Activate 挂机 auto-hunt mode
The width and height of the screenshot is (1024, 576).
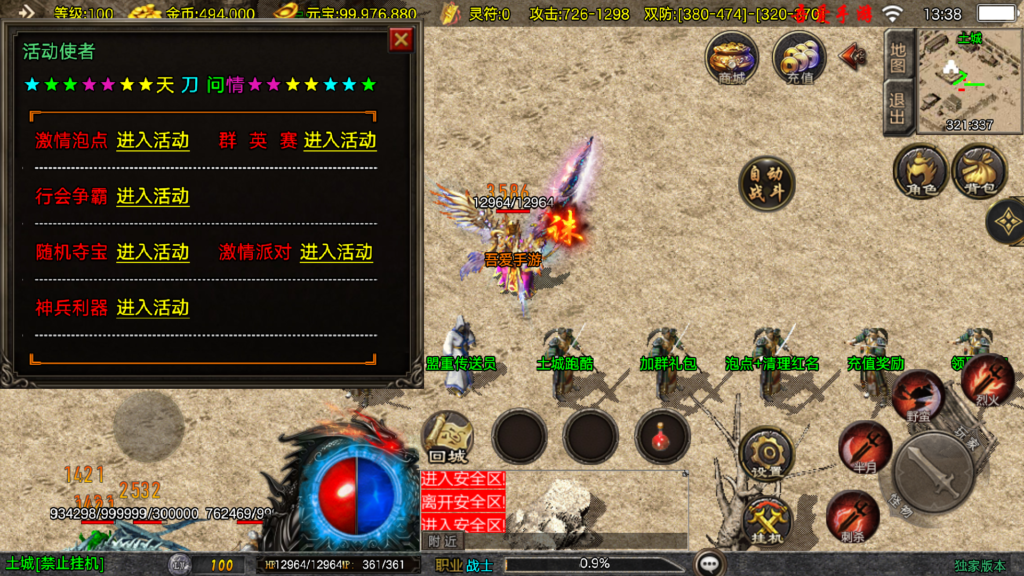(x=767, y=520)
